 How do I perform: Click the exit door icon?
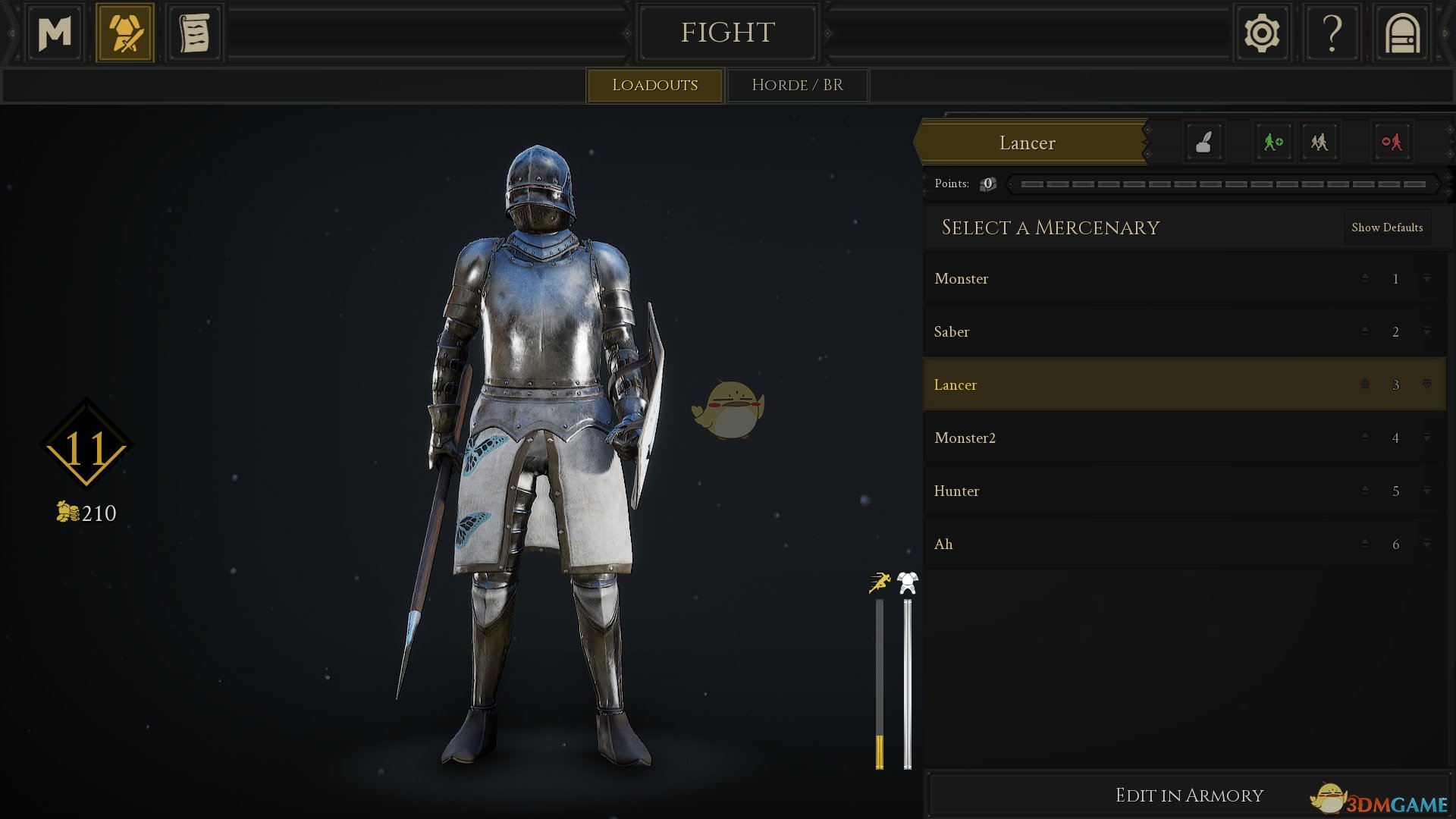1402,33
